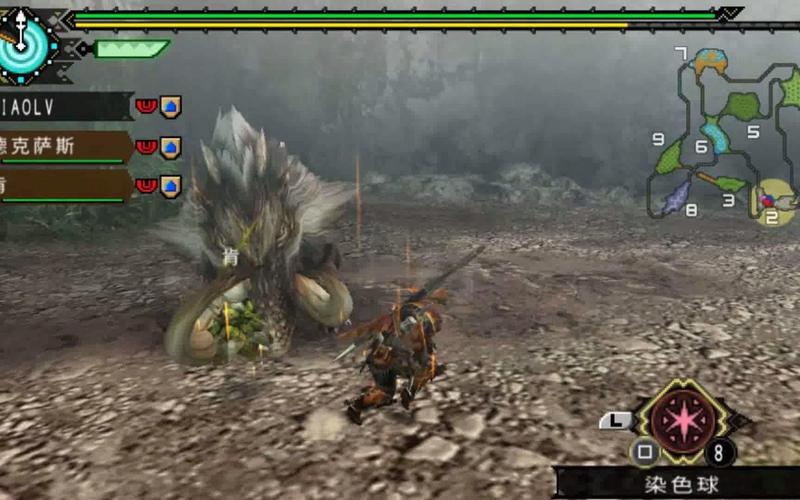Select the pink paintball item icon
This screenshot has height=500, width=800.
pyautogui.click(x=684, y=416)
